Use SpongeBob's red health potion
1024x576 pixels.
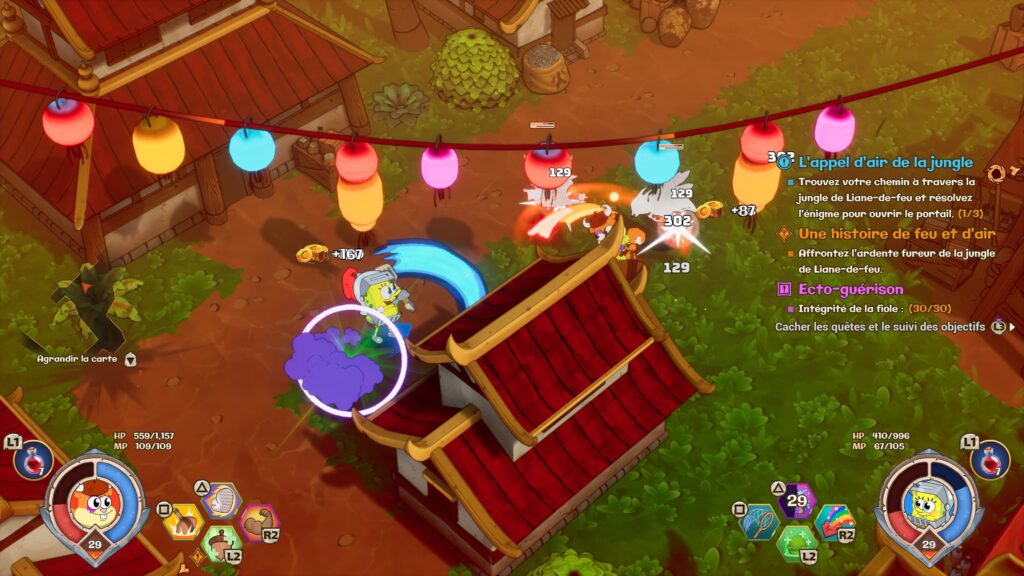[989, 460]
